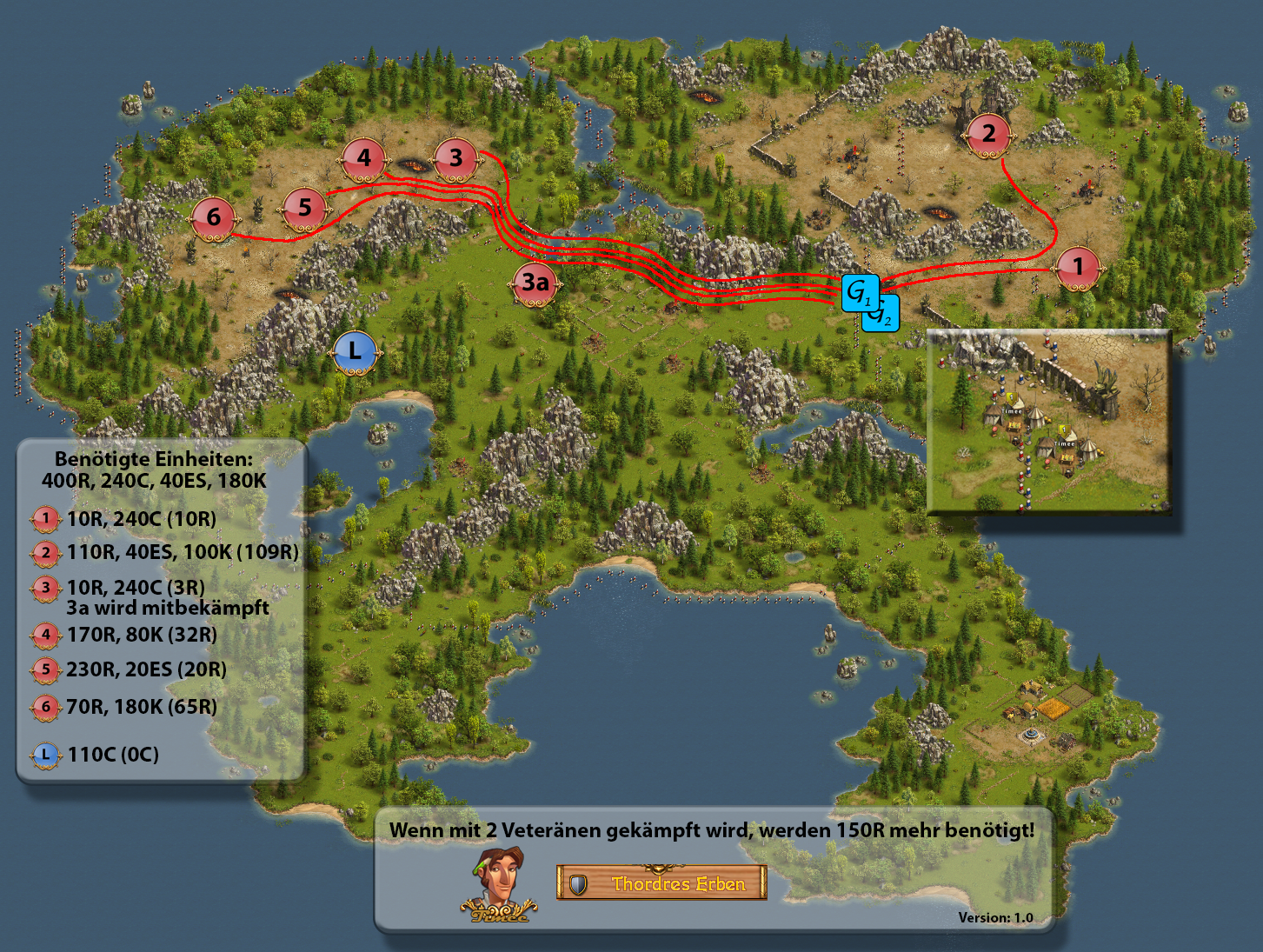The width and height of the screenshot is (1263, 952).
Task: Select camp marker 6 on the map
Action: pyautogui.click(x=214, y=217)
